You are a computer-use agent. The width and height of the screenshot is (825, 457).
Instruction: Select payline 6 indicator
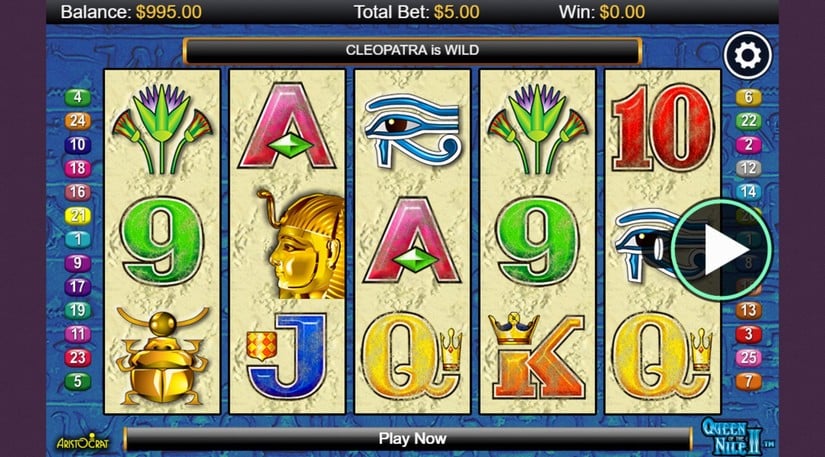(748, 98)
